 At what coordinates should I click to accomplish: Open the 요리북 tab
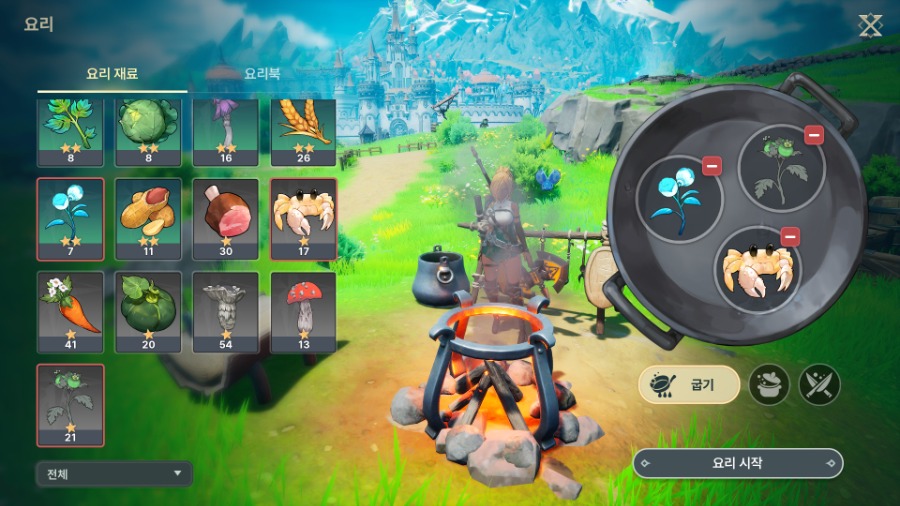point(261,74)
